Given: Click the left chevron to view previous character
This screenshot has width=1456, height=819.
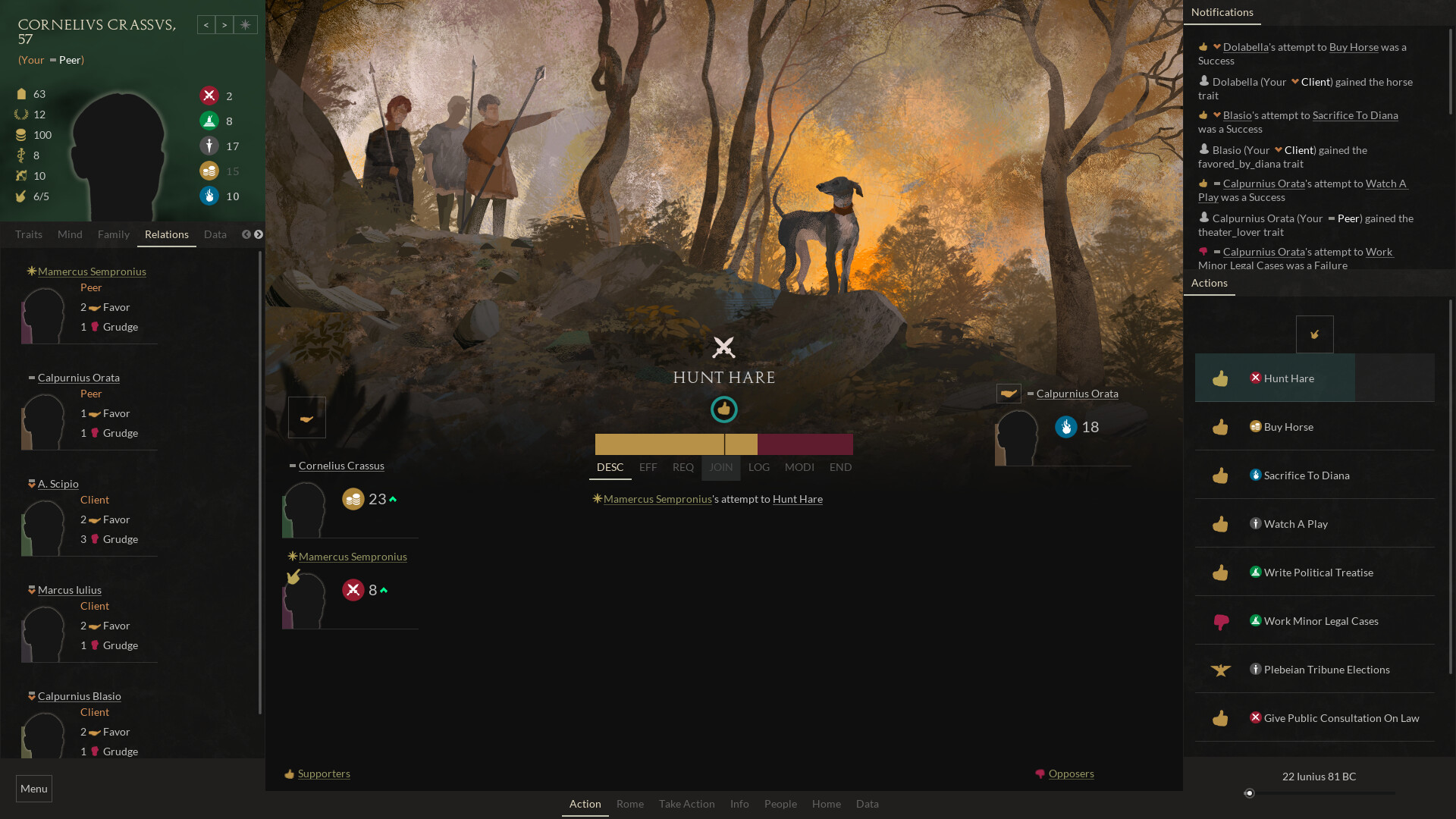Looking at the screenshot, I should (x=206, y=24).
